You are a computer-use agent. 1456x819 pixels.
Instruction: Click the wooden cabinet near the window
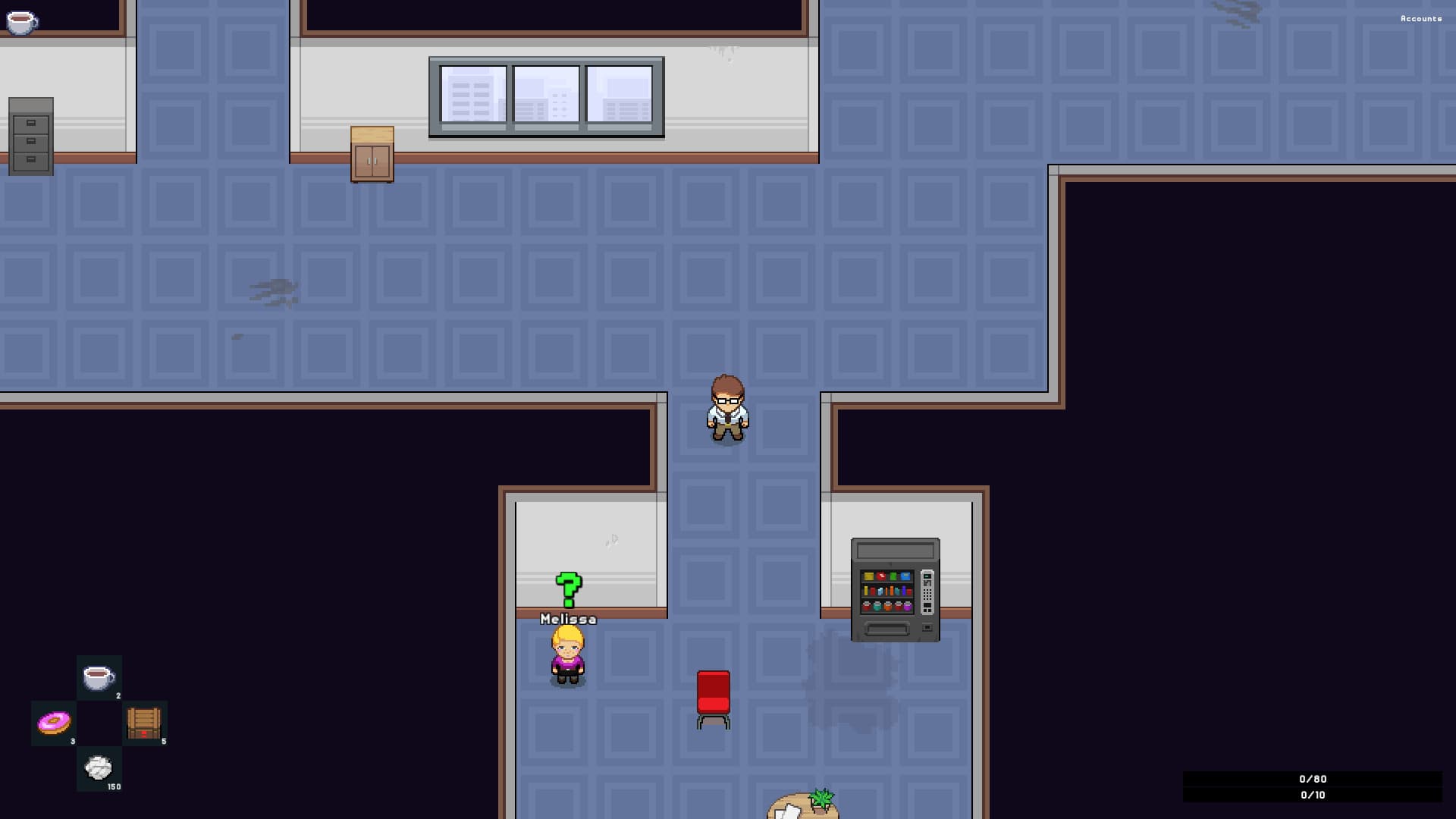[x=372, y=153]
